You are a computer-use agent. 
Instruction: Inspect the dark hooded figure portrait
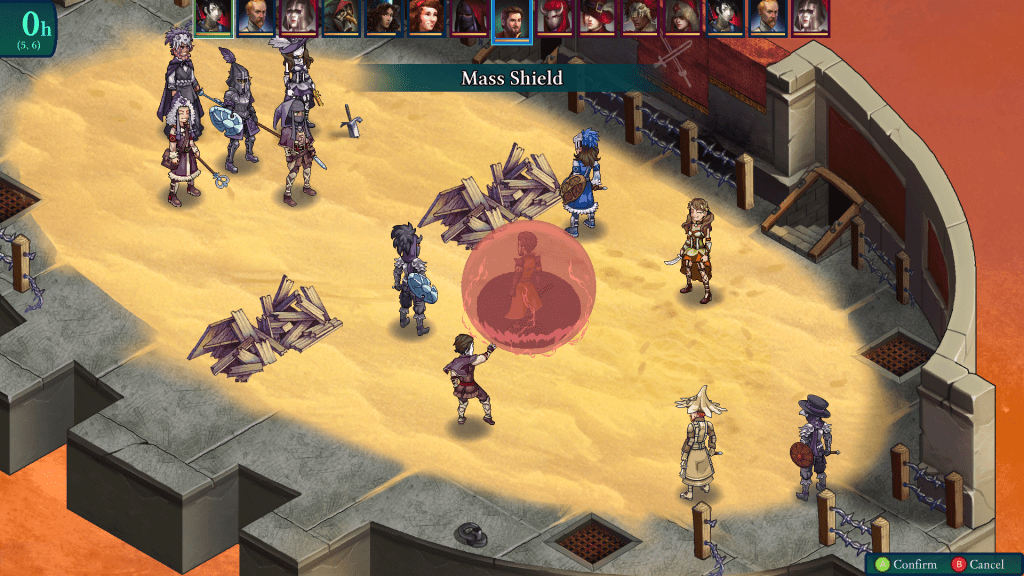[x=468, y=18]
